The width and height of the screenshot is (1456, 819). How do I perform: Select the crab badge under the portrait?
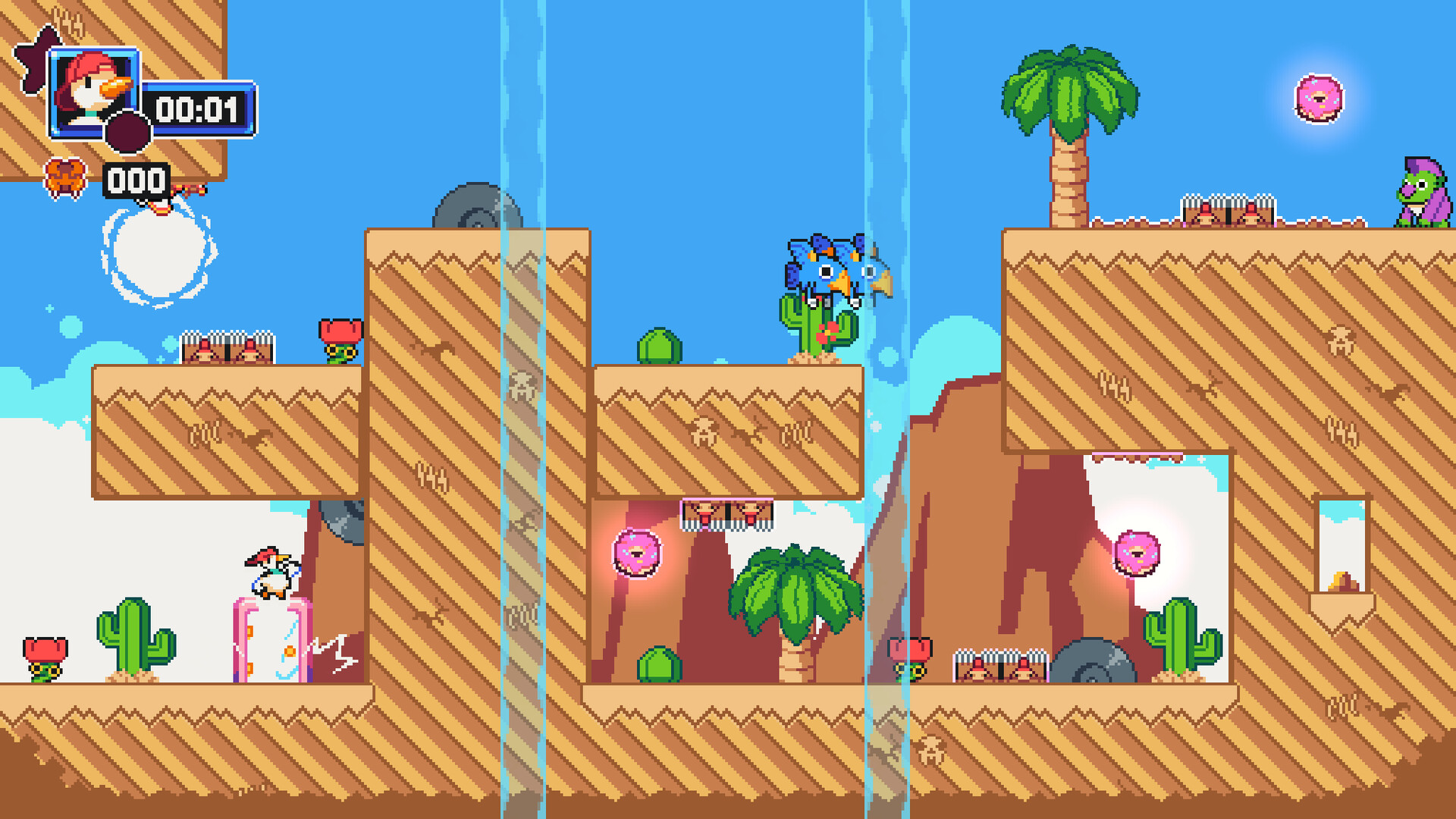(67, 176)
